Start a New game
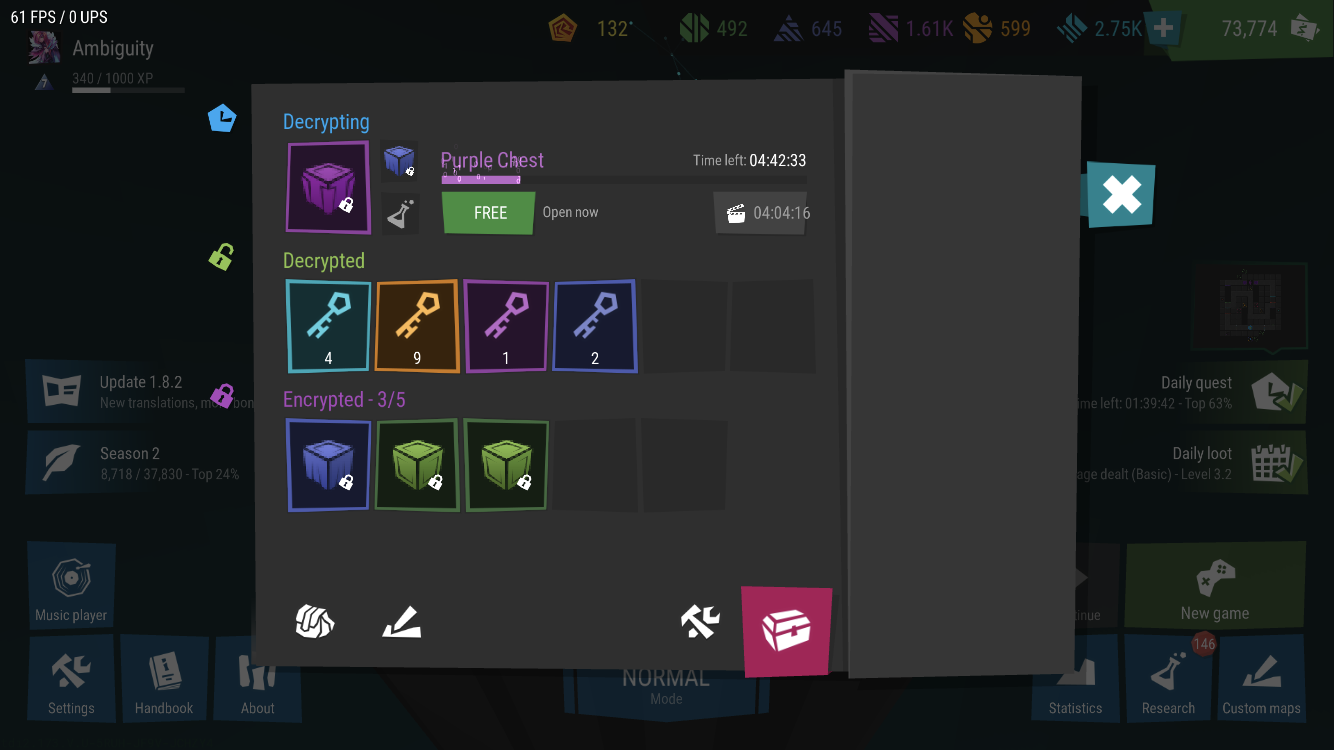Screen dimensions: 1334x750 (x=1215, y=586)
